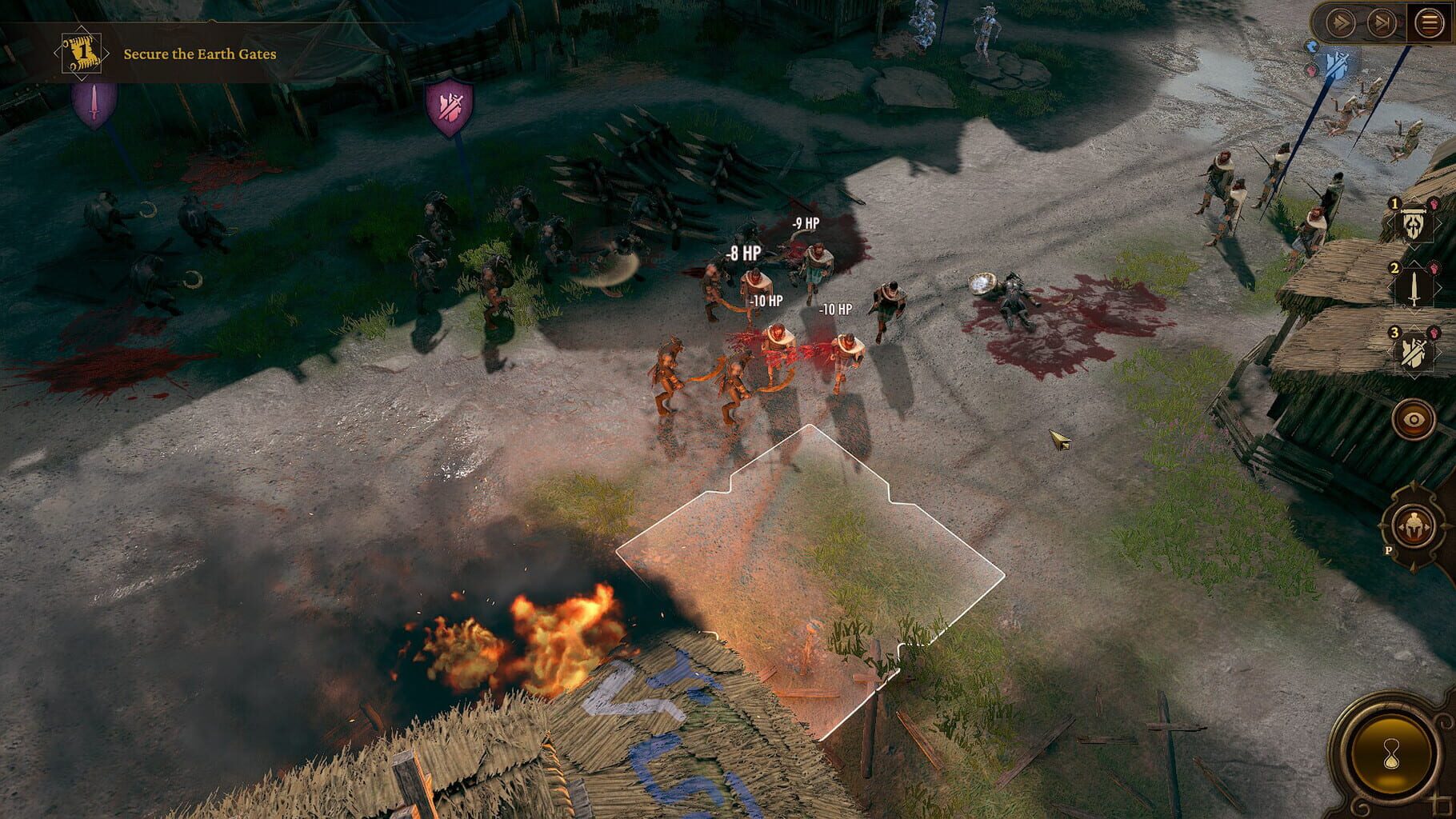The image size is (1456, 819).
Task: Click the quest banner icon beside the objective text
Action: 81,50
